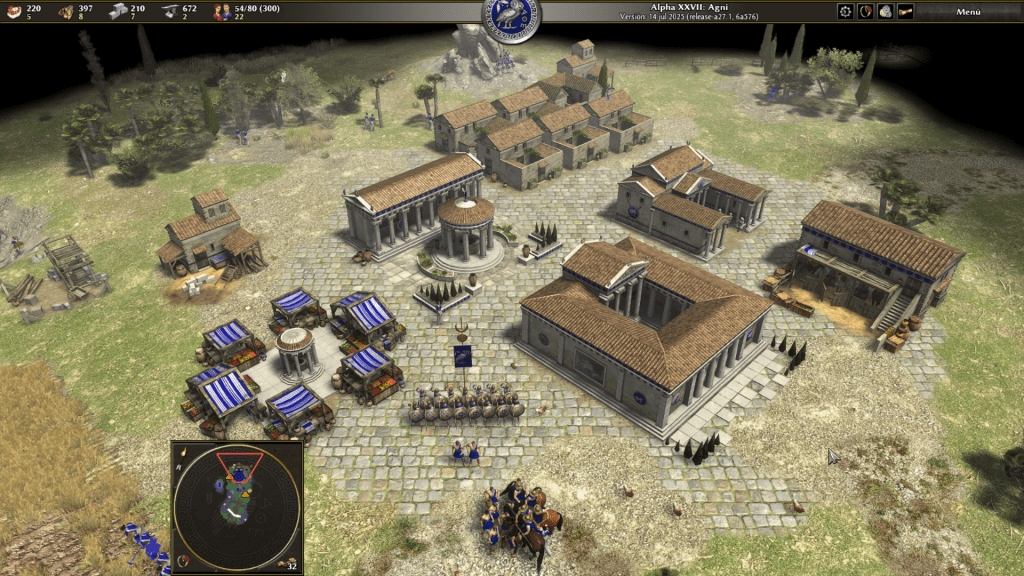Click the food resource icon
1024x576 pixels.
click(x=12, y=11)
